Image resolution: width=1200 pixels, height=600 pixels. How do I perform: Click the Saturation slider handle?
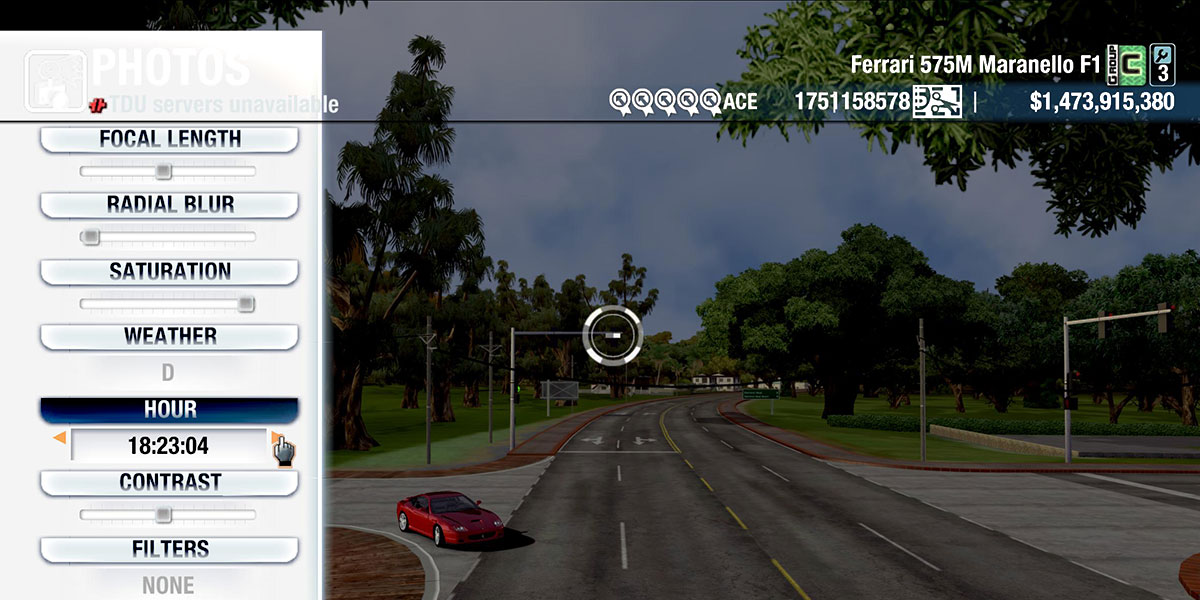[x=245, y=304]
